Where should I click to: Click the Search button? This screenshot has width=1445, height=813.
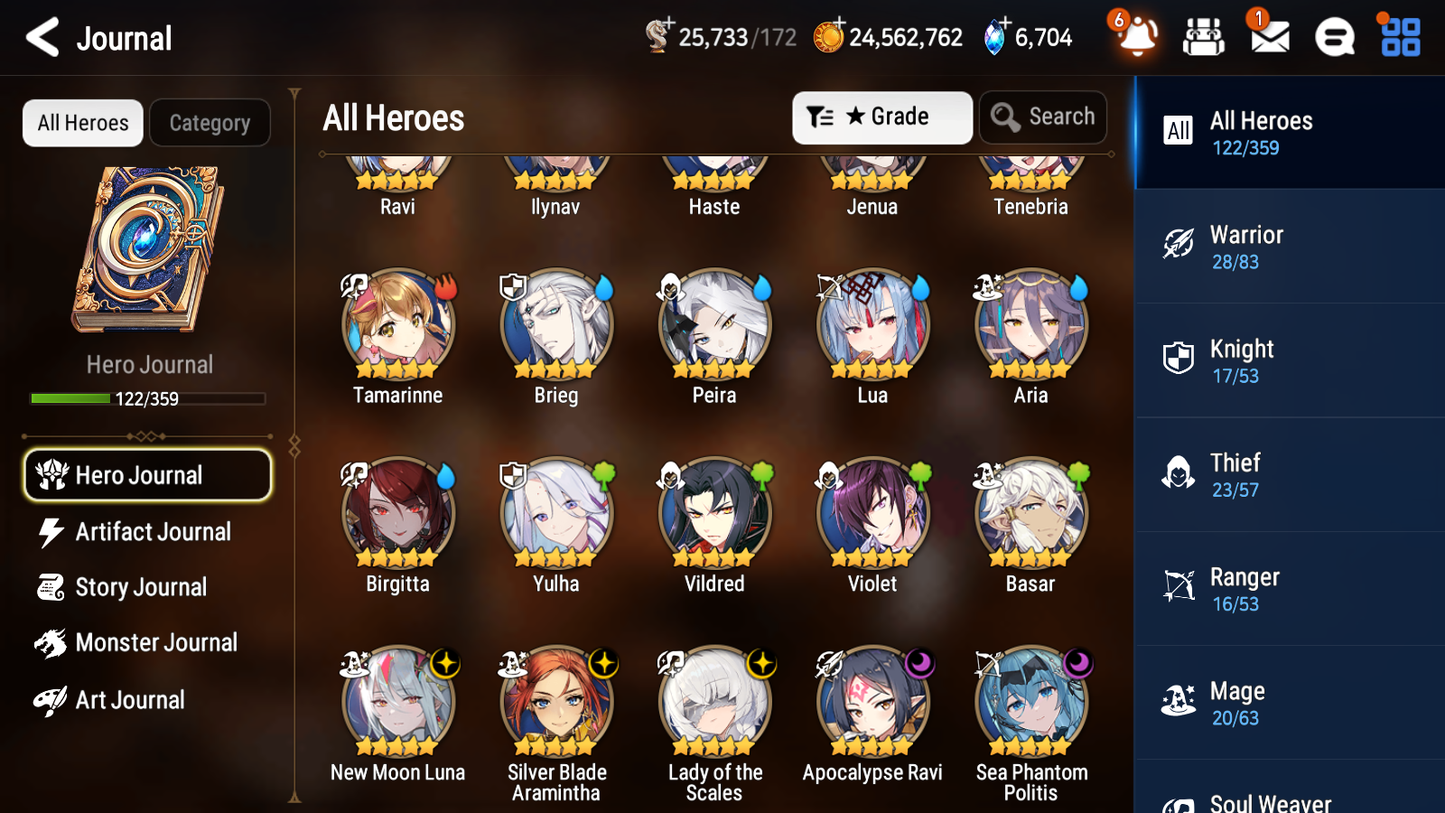1043,117
